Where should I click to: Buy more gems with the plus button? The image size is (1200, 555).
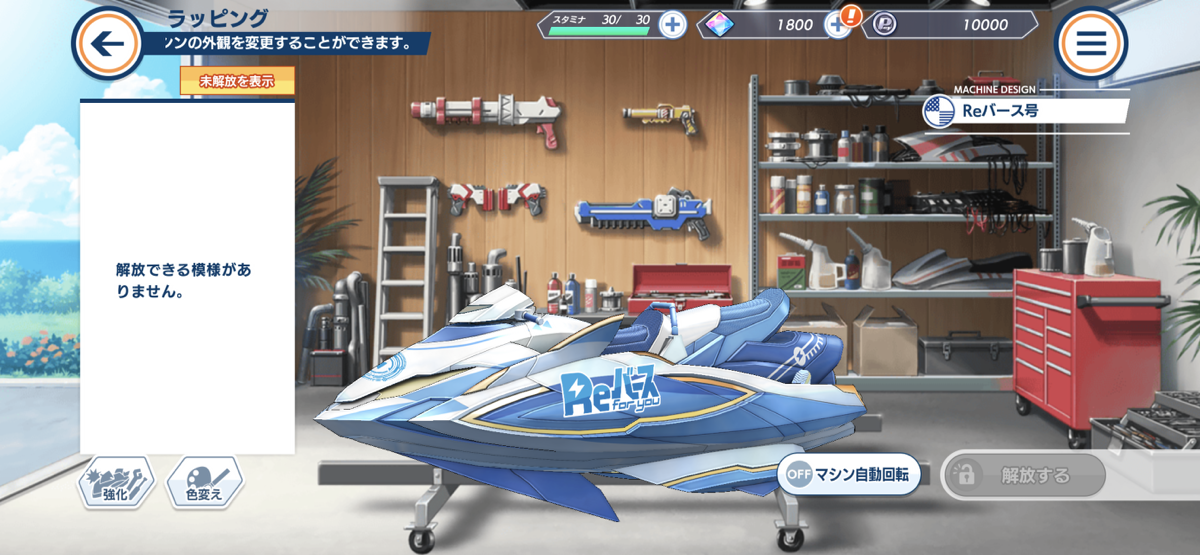coord(838,25)
